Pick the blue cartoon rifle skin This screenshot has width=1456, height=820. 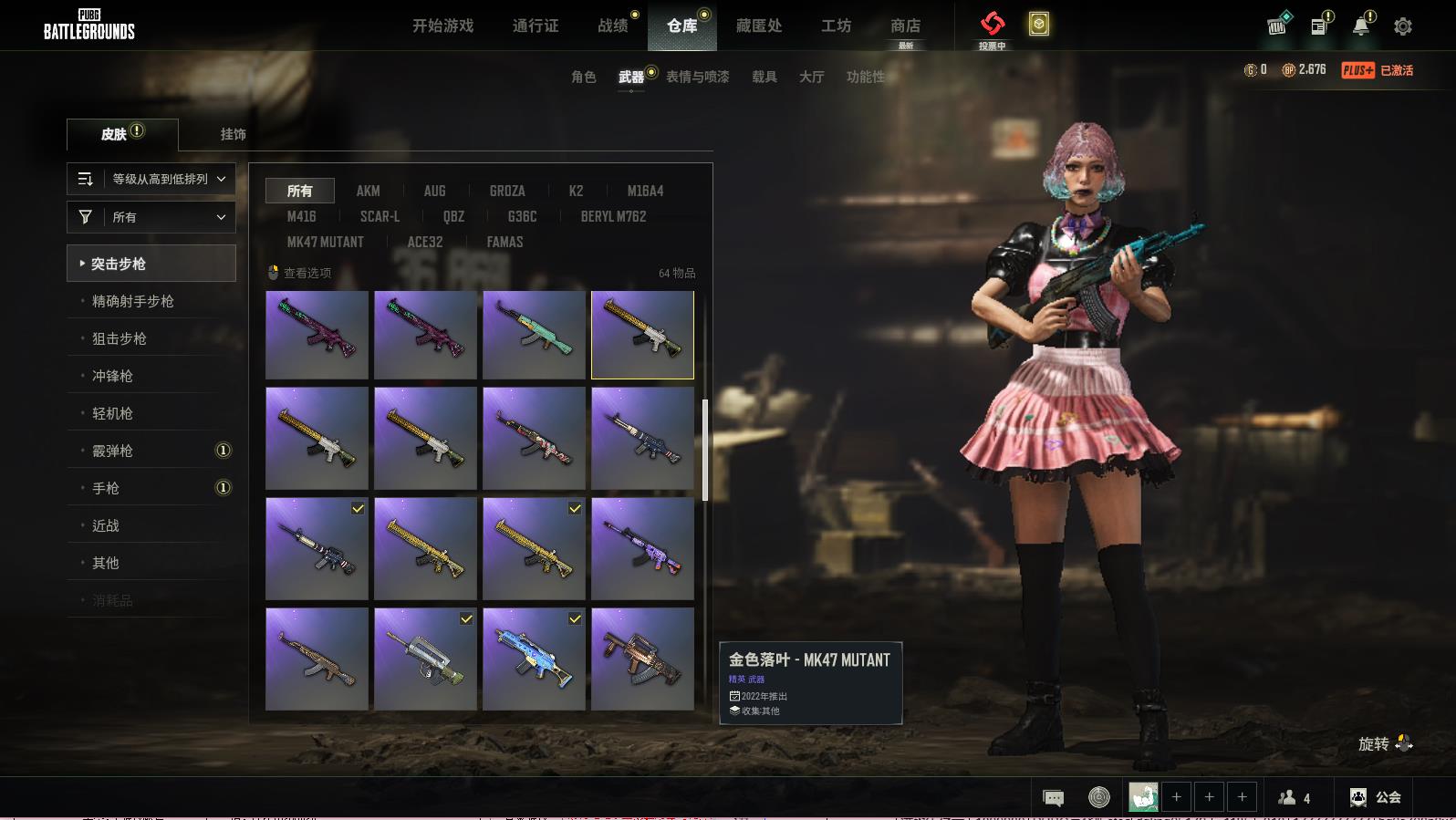pyautogui.click(x=534, y=659)
